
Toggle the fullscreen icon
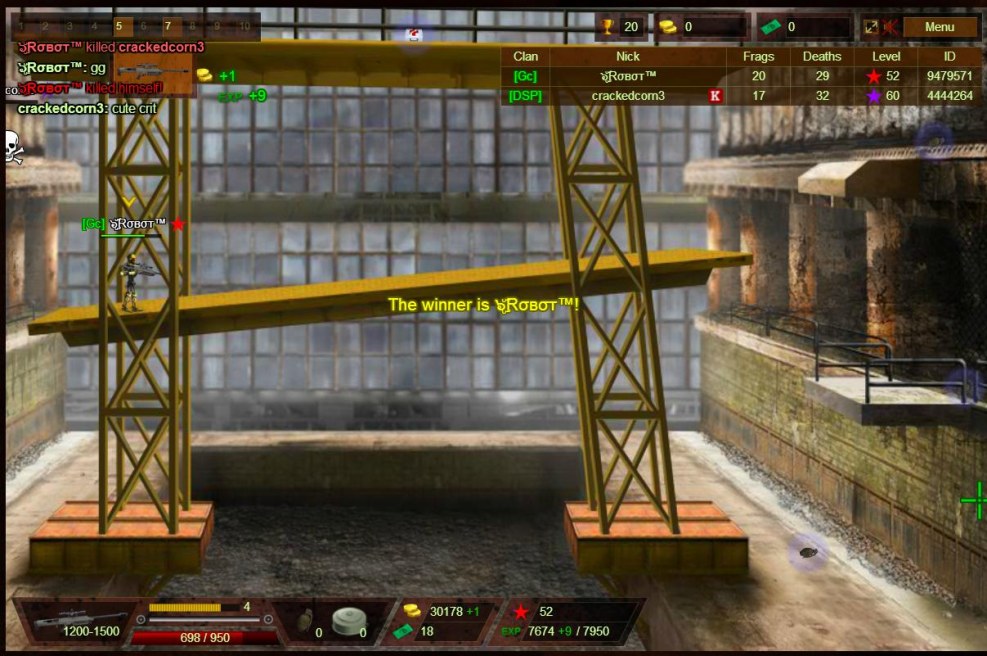click(x=870, y=27)
